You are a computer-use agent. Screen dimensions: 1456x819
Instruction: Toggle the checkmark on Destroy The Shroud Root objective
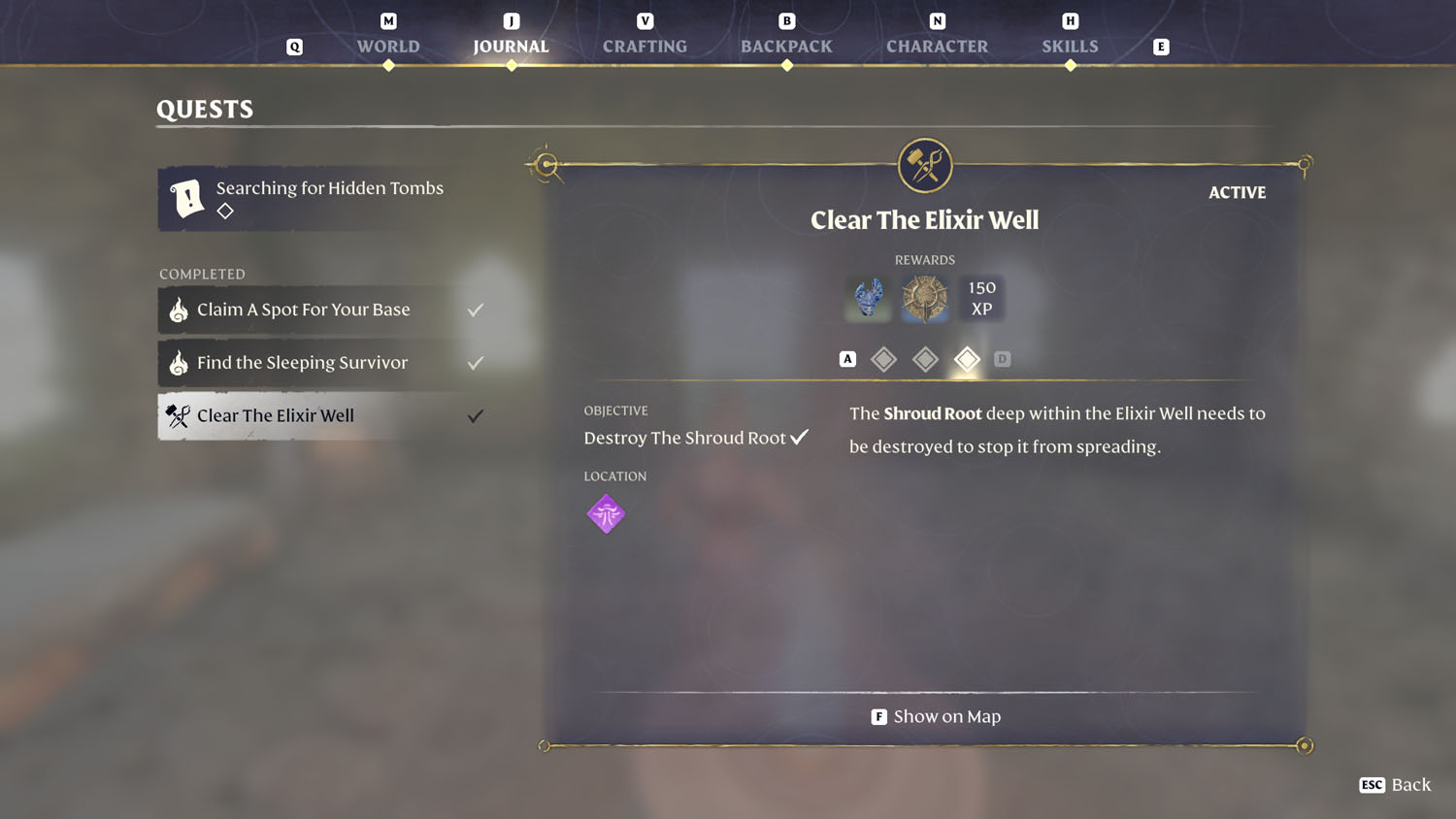[799, 436]
